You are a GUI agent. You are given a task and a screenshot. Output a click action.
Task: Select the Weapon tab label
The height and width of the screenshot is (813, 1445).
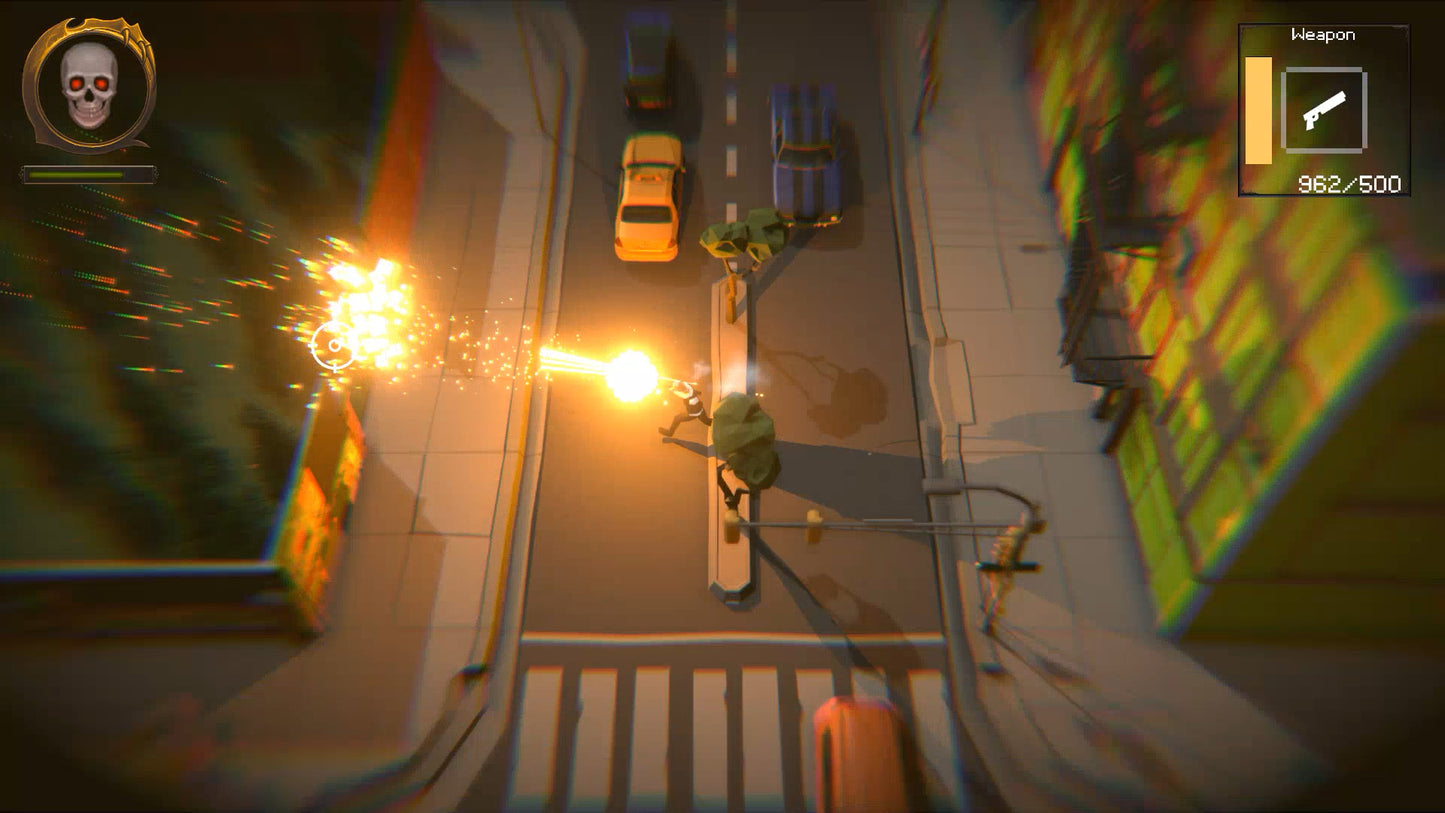[1322, 33]
